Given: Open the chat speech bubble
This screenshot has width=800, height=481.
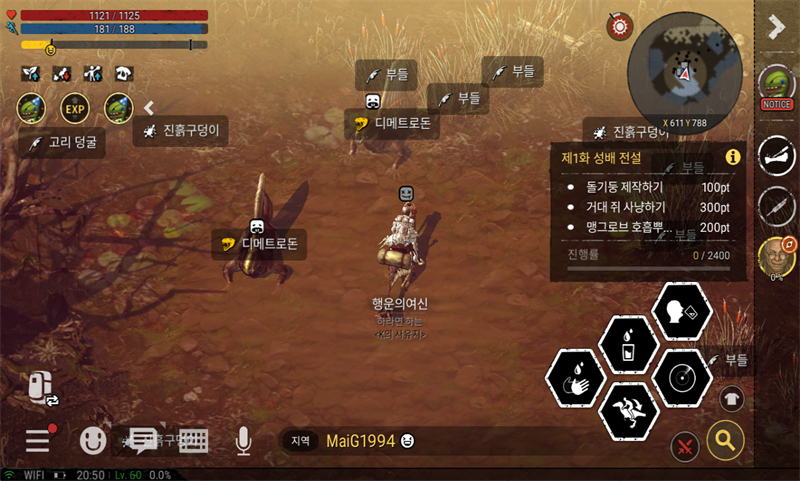Looking at the screenshot, I should point(144,440).
